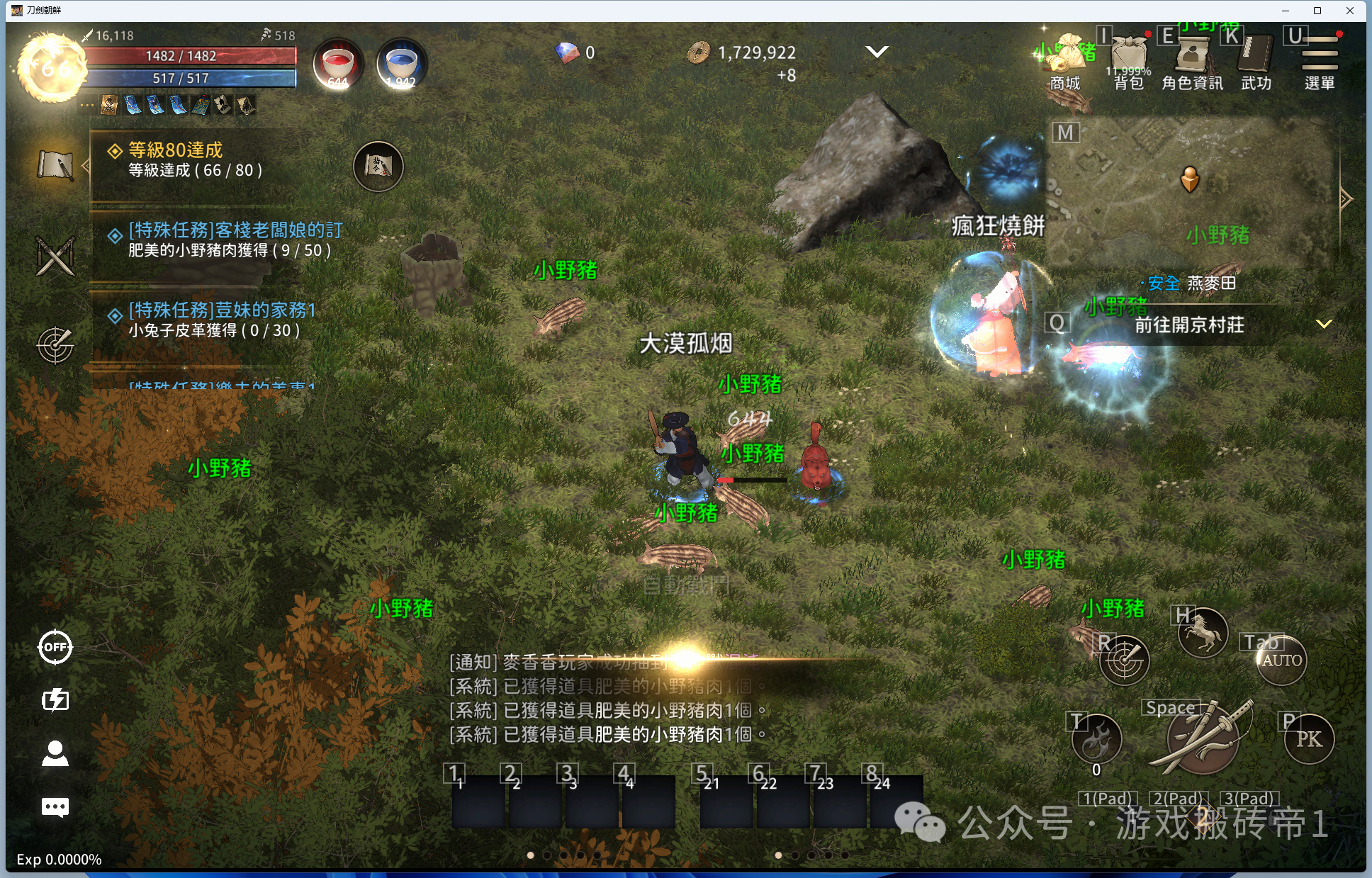This screenshot has width=1372, height=878.
Task: Open 角色資訊 character info
Action: tap(1192, 62)
